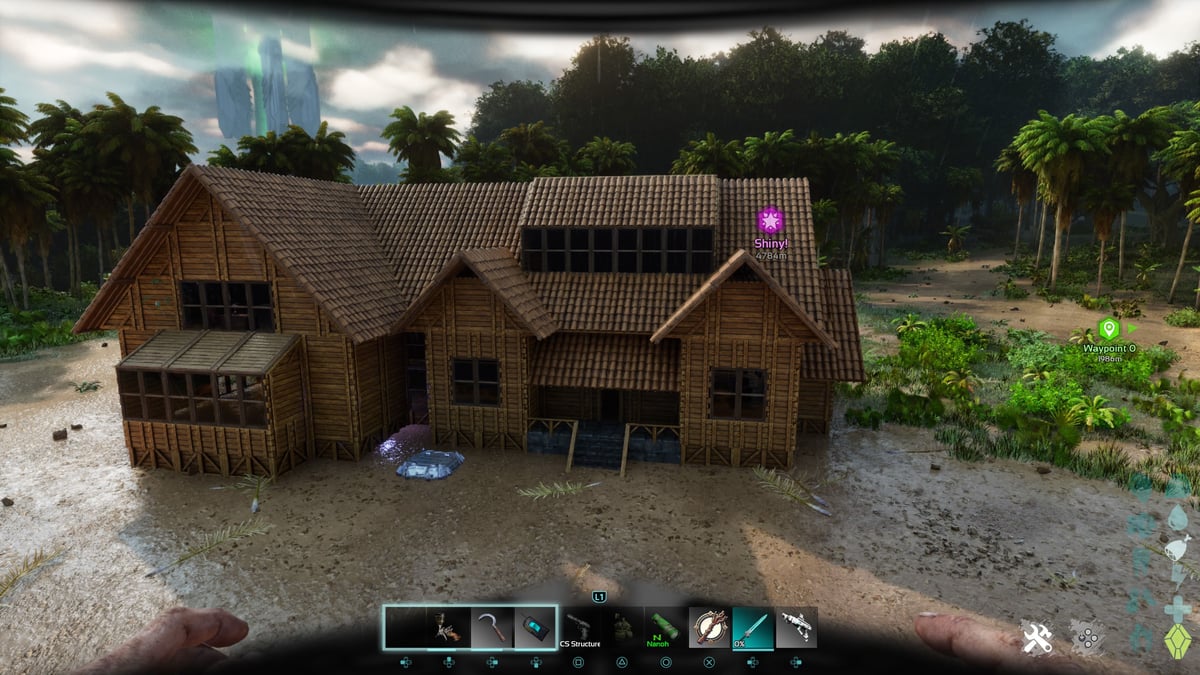Select the highlighted teal sword slot

[753, 627]
